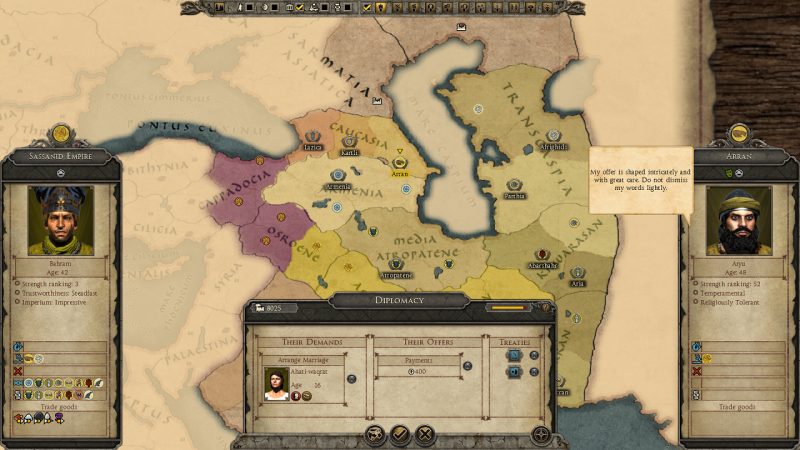Remove the Arrange Marriage demand
This screenshot has width=800, height=450.
click(350, 379)
